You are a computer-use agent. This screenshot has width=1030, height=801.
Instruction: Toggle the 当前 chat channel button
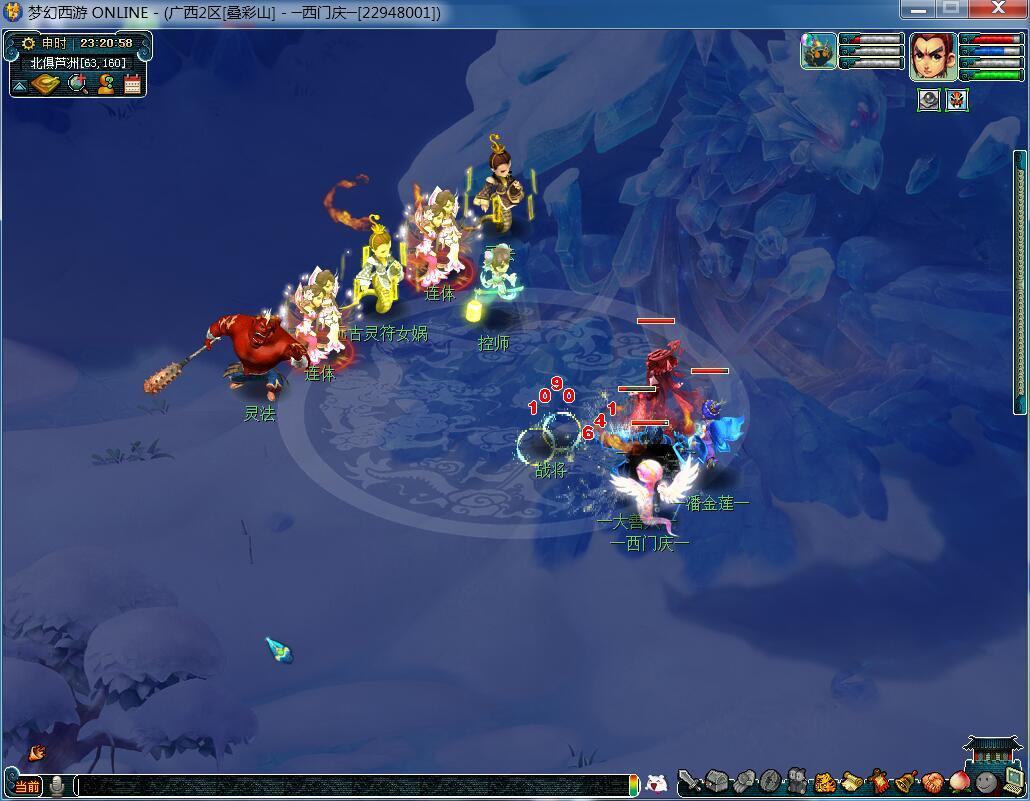click(x=27, y=786)
